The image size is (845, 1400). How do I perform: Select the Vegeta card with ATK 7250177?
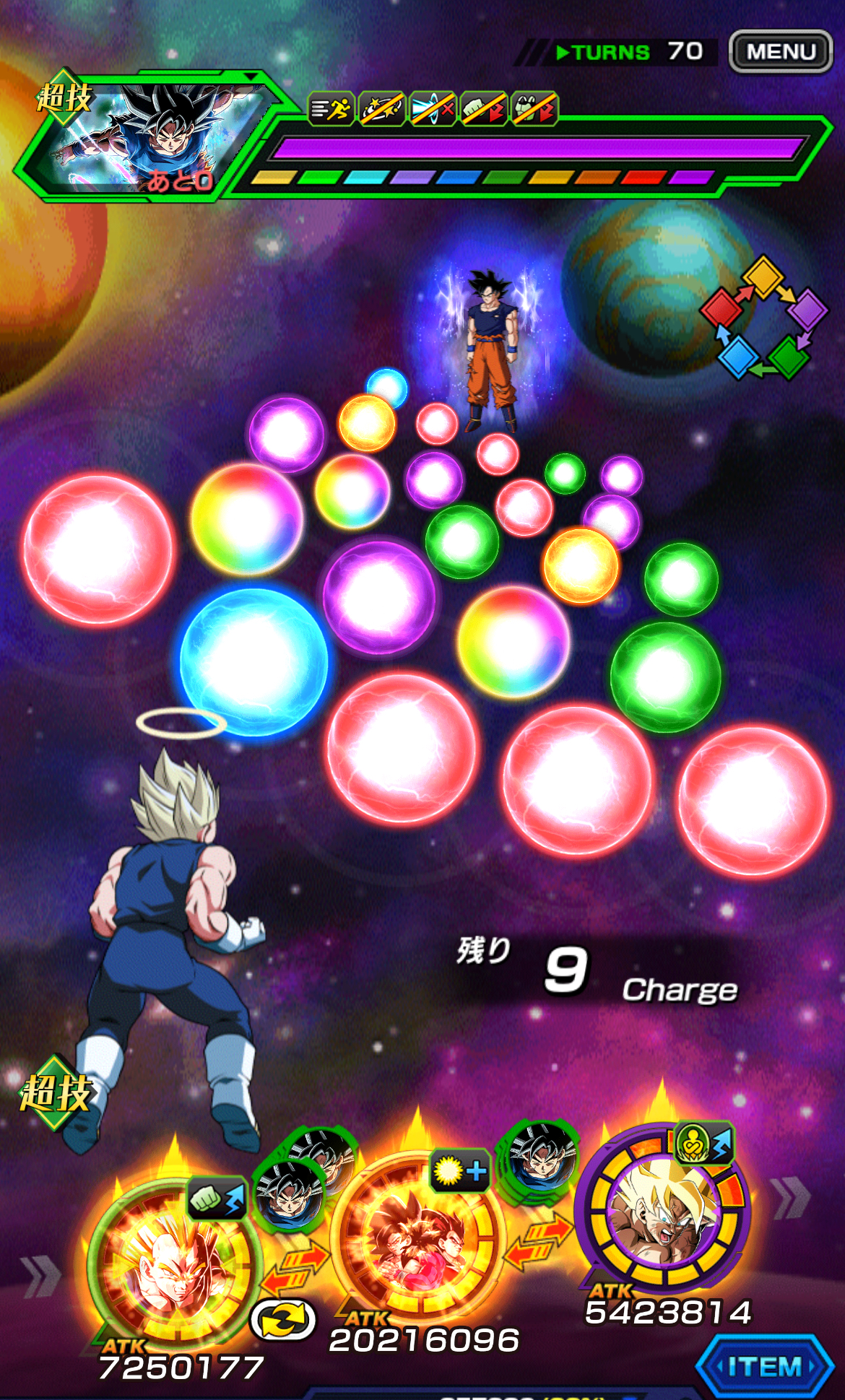(x=173, y=1264)
